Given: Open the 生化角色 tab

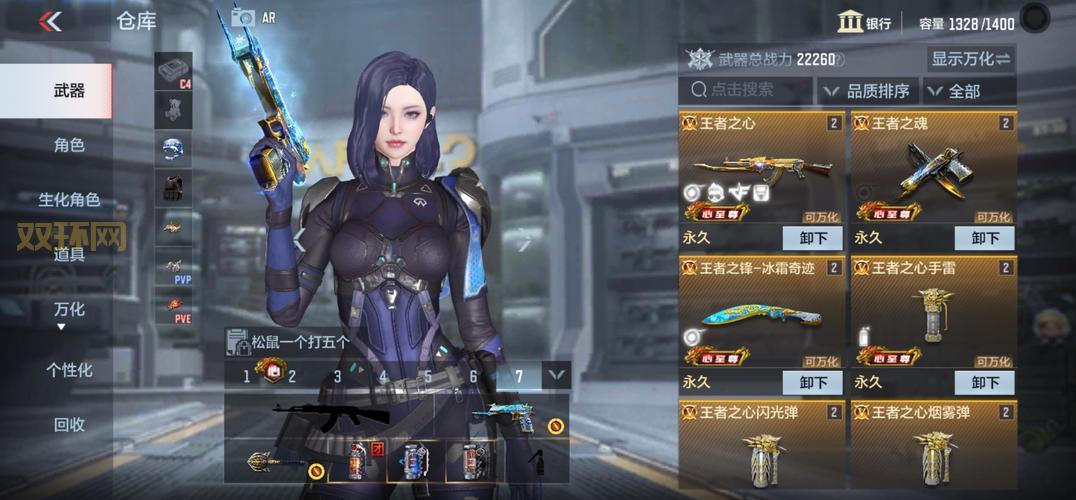Looking at the screenshot, I should click(69, 200).
